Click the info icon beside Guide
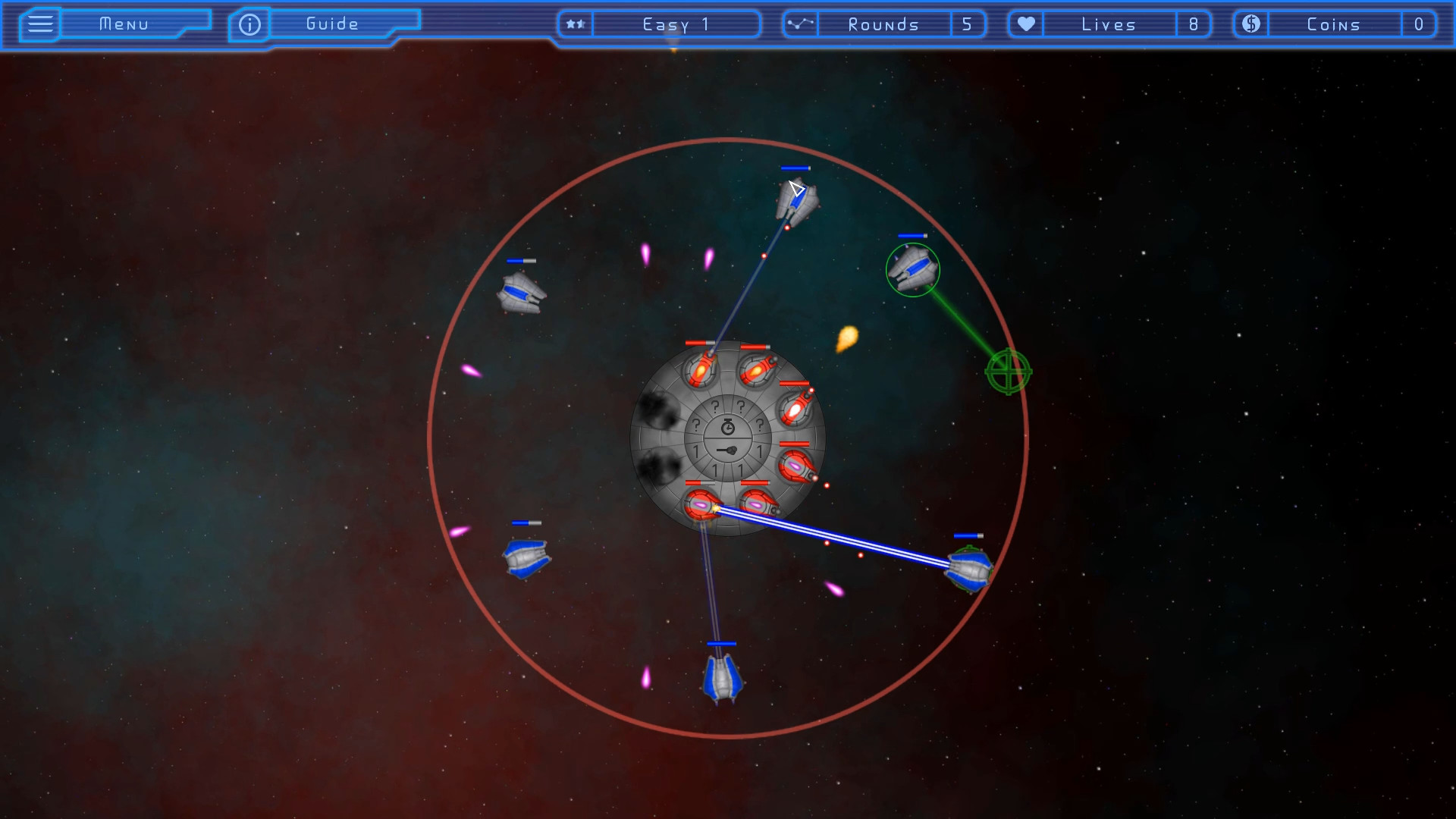 pyautogui.click(x=249, y=24)
